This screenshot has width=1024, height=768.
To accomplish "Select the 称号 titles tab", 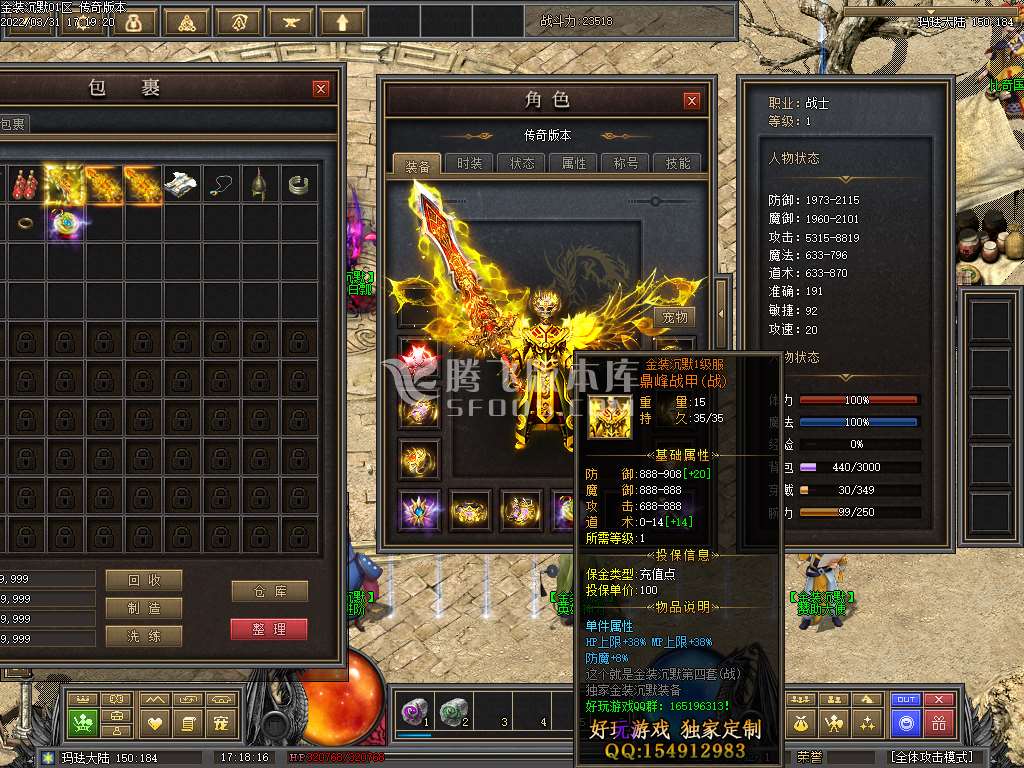I will coord(626,164).
